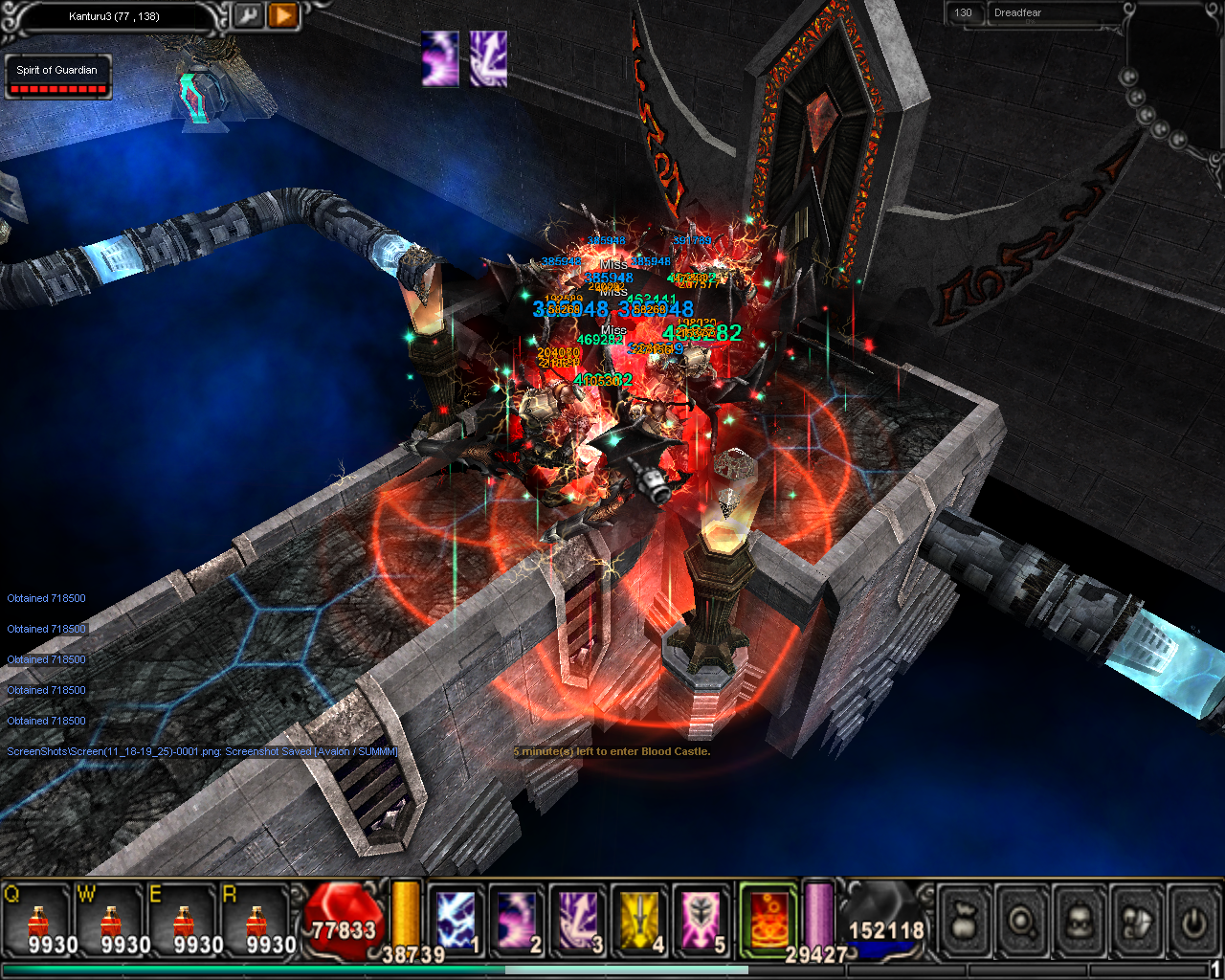The width and height of the screenshot is (1225, 980).
Task: Activate the purple arrow skill in slot 3
Action: pyautogui.click(x=579, y=921)
